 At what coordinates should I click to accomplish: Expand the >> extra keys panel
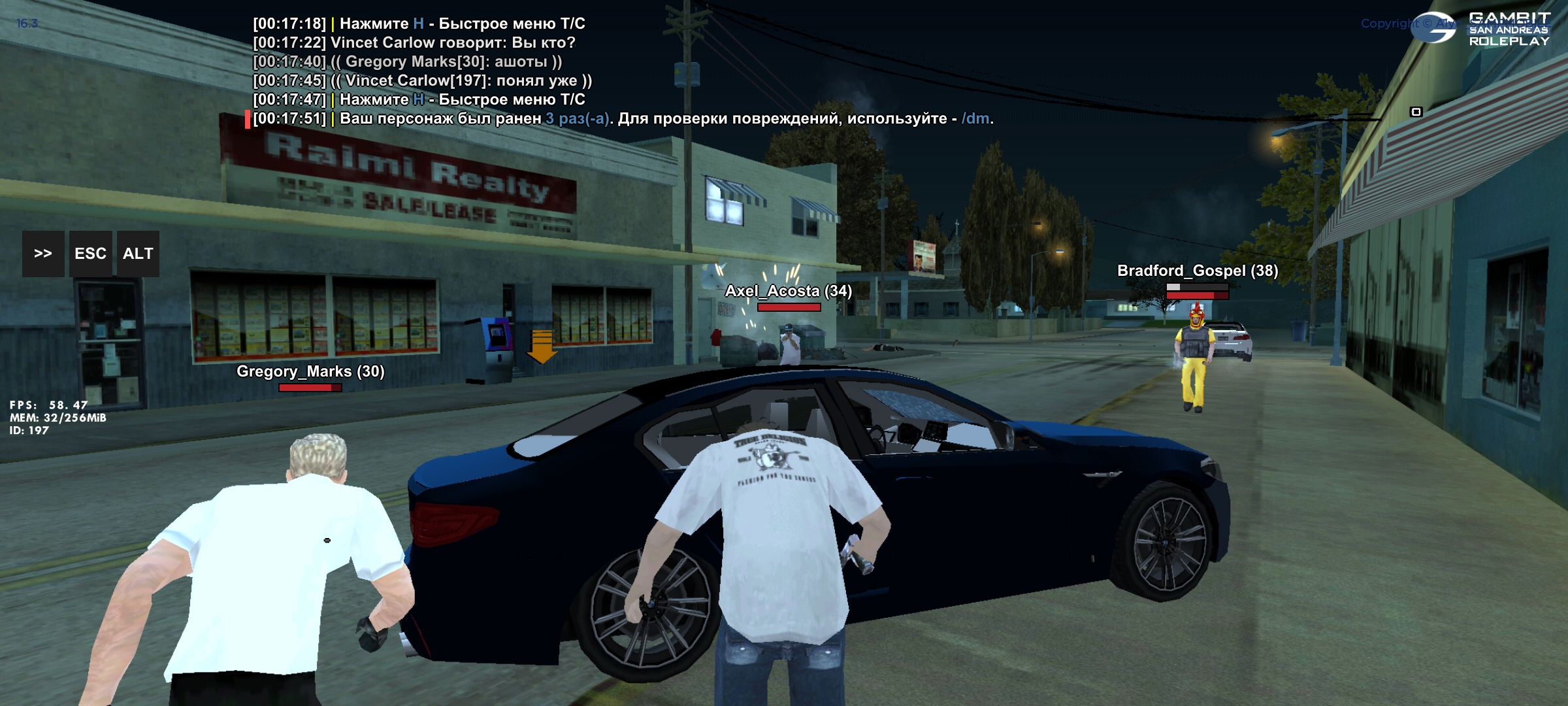[43, 254]
